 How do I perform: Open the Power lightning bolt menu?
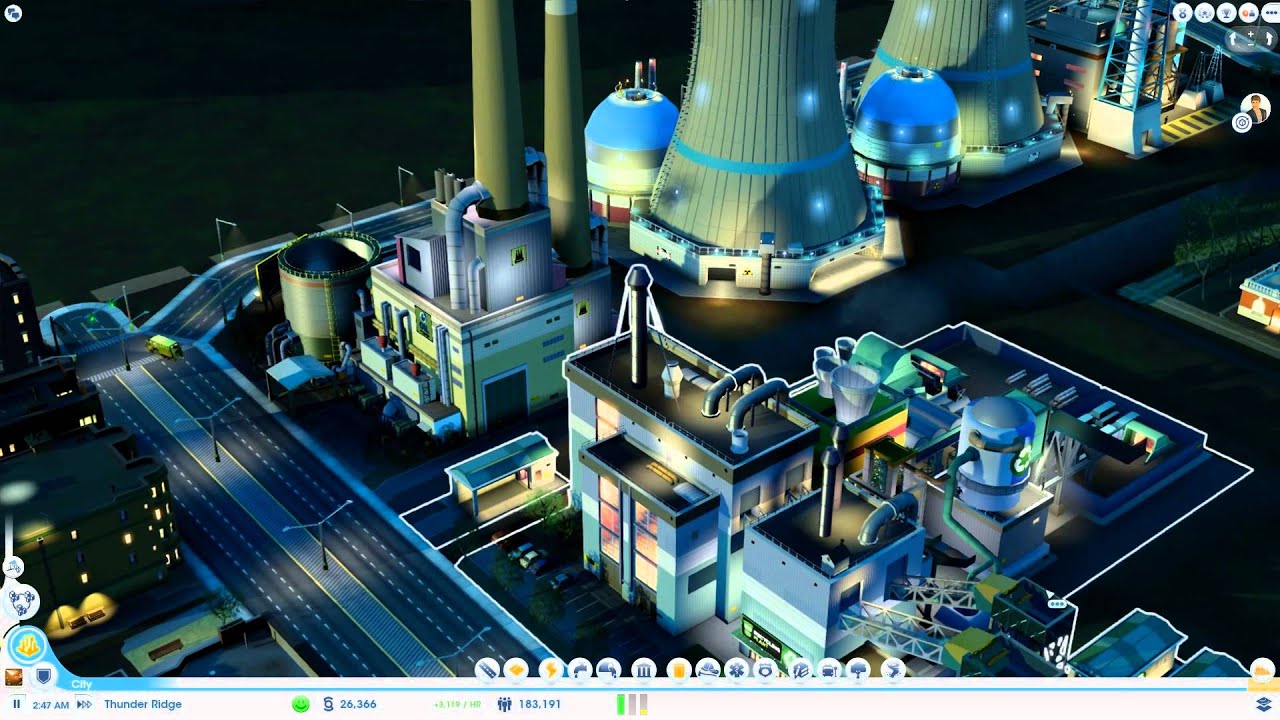coord(550,669)
